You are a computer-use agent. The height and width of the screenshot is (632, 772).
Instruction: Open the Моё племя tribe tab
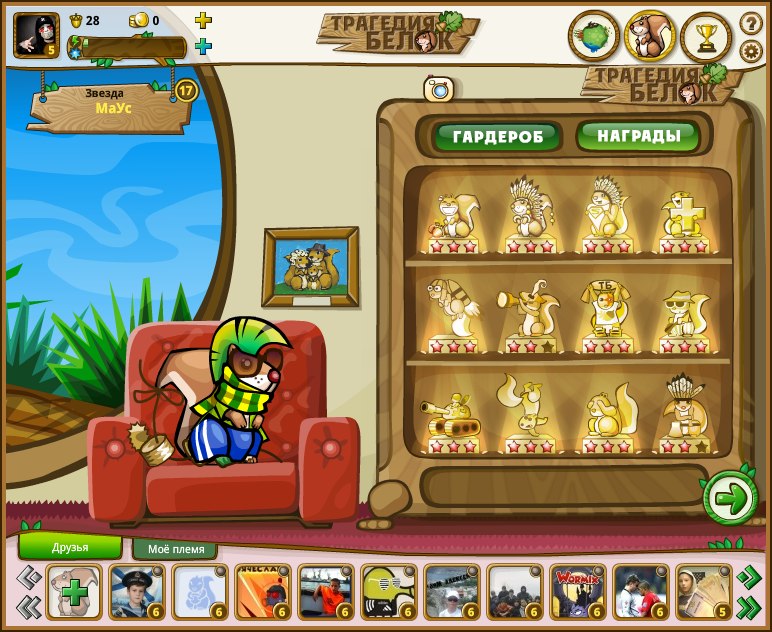tap(175, 549)
